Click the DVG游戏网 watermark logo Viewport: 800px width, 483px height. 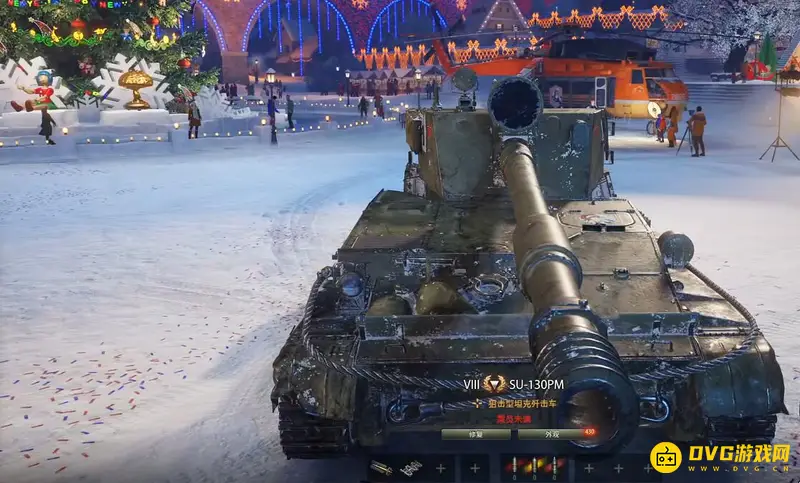(721, 457)
